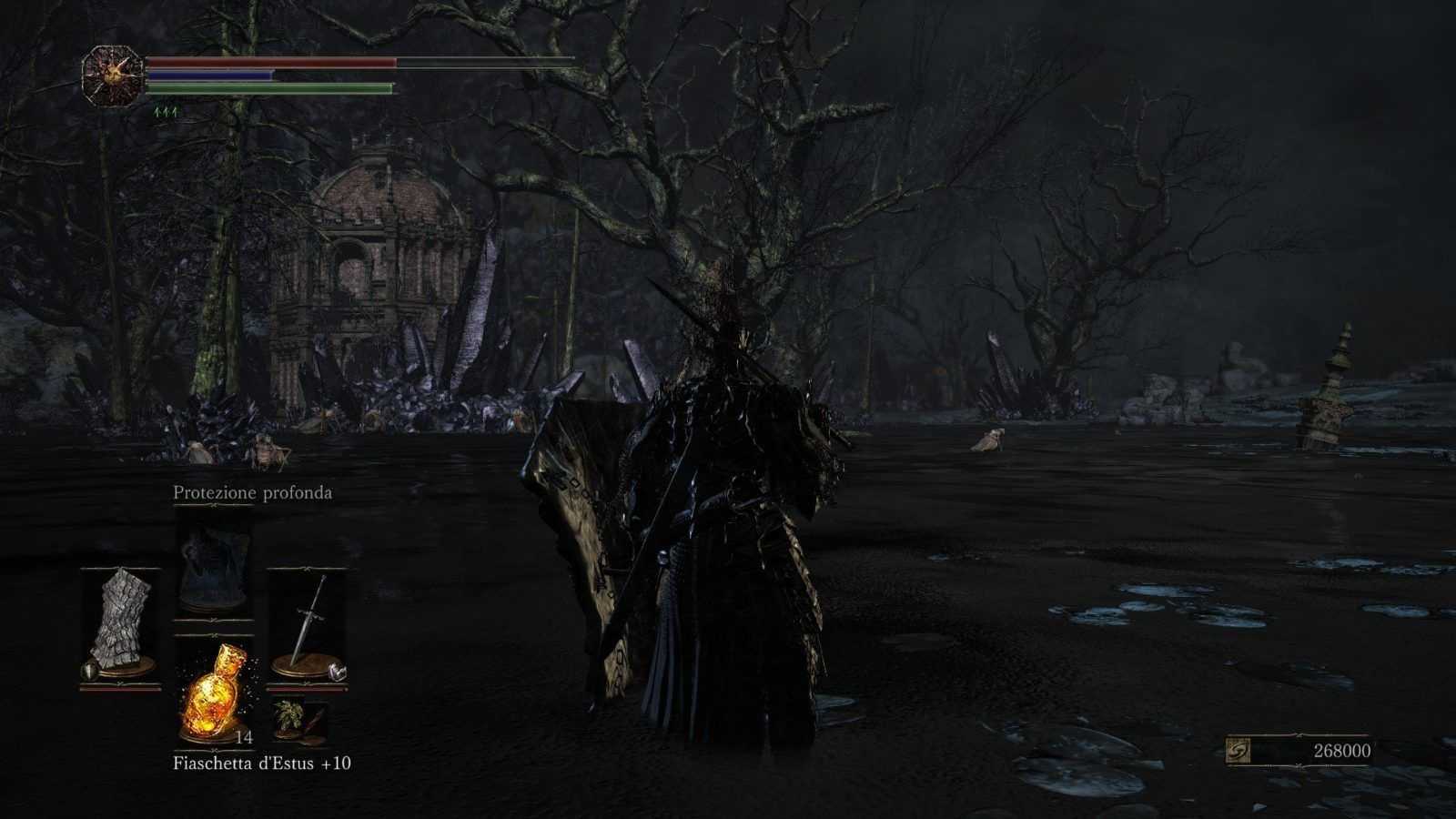1456x819 pixels.
Task: Click the souls emblem beside the 268000 counter
Action: (1239, 750)
